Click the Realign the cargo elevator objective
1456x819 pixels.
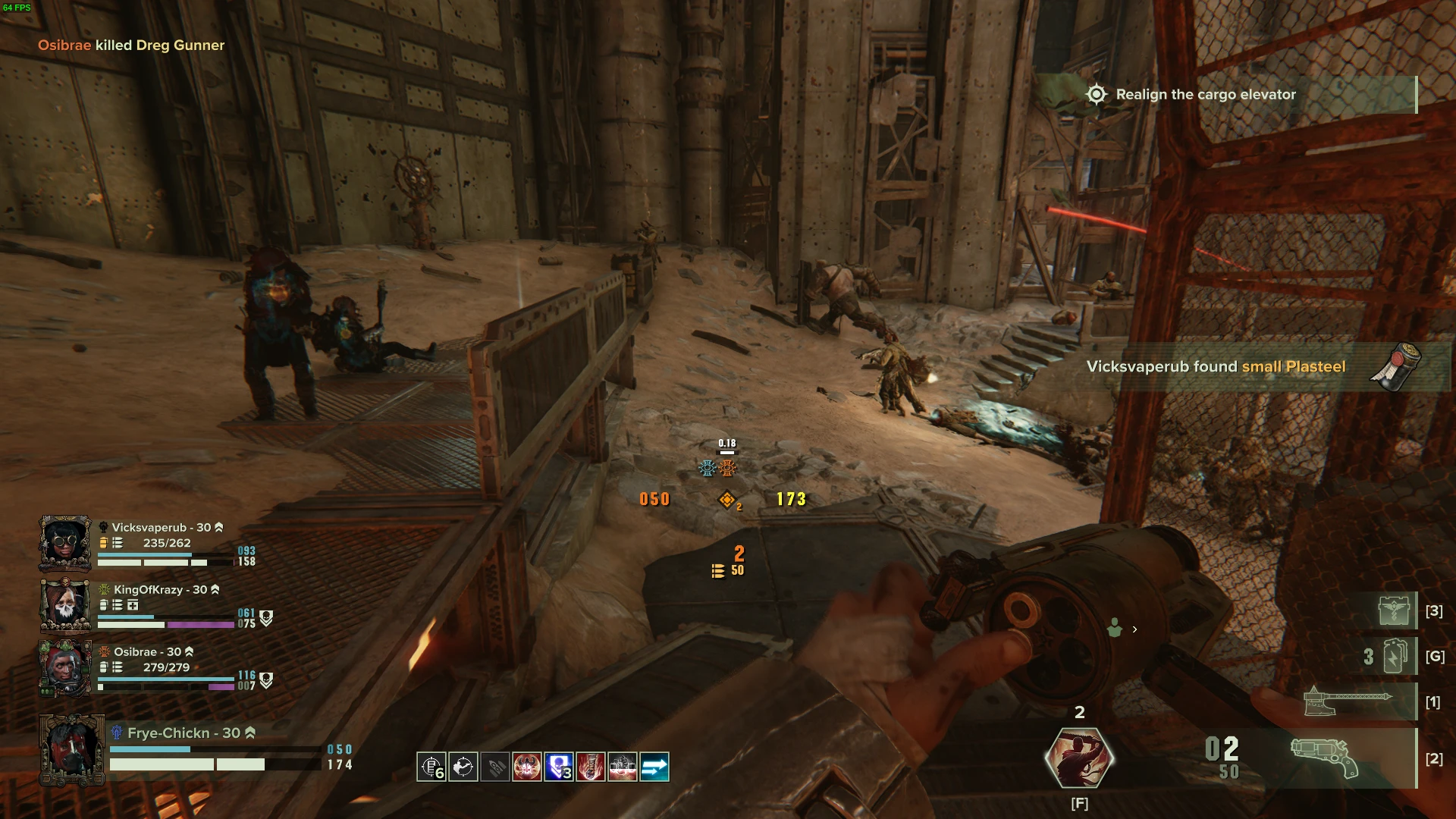1206,95
